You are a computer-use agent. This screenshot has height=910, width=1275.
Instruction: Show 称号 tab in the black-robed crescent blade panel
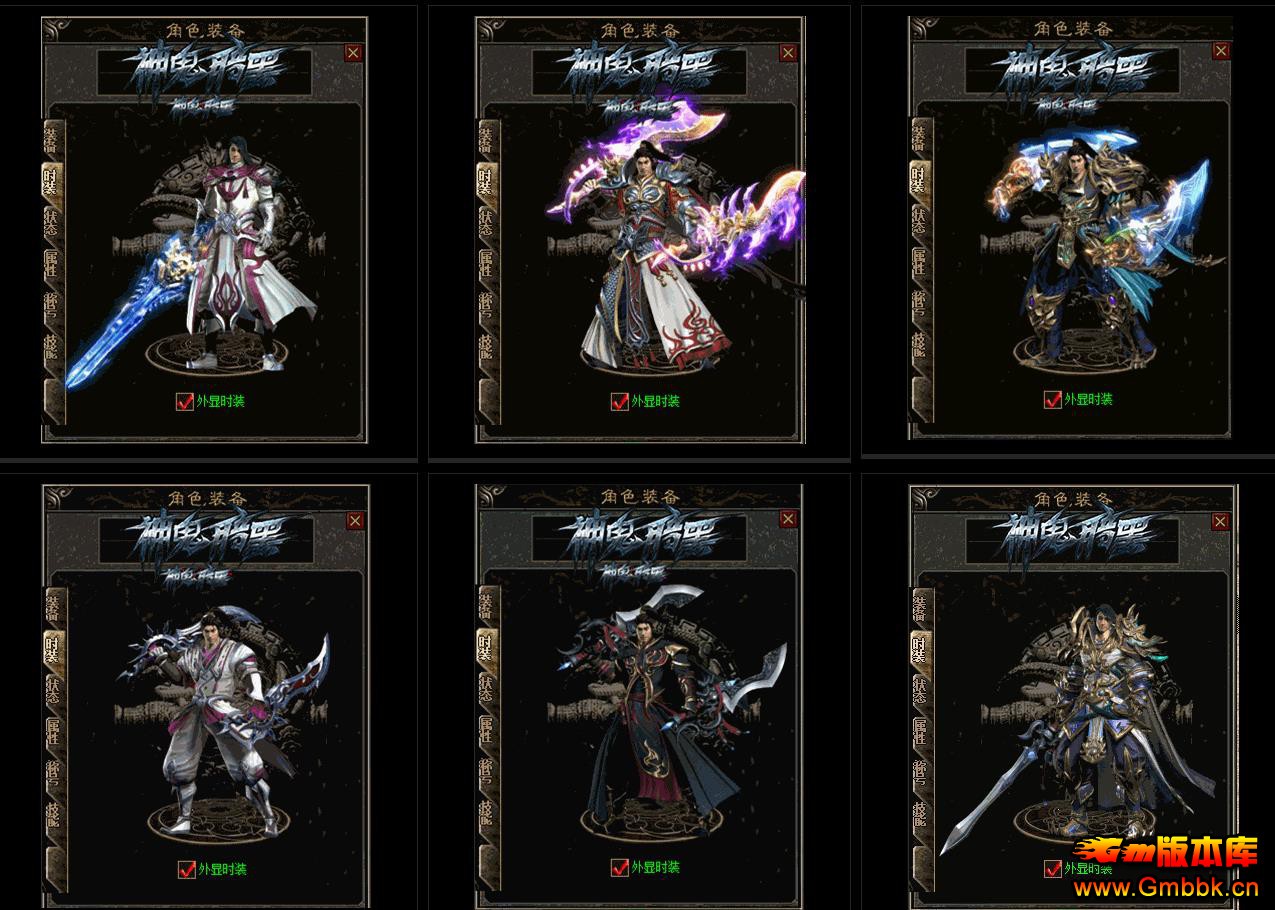tap(486, 770)
